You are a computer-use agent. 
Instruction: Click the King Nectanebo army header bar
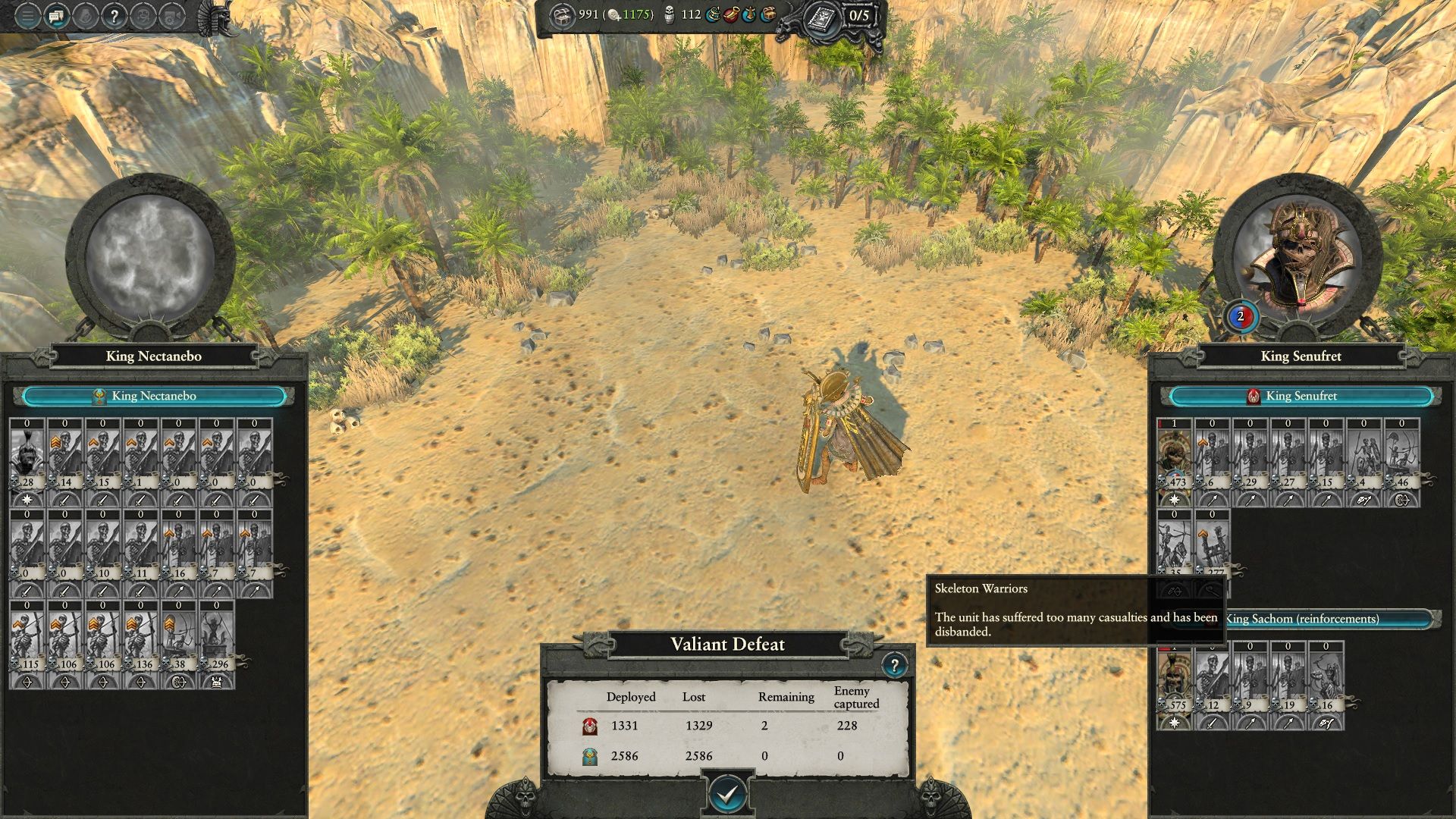[x=154, y=396]
